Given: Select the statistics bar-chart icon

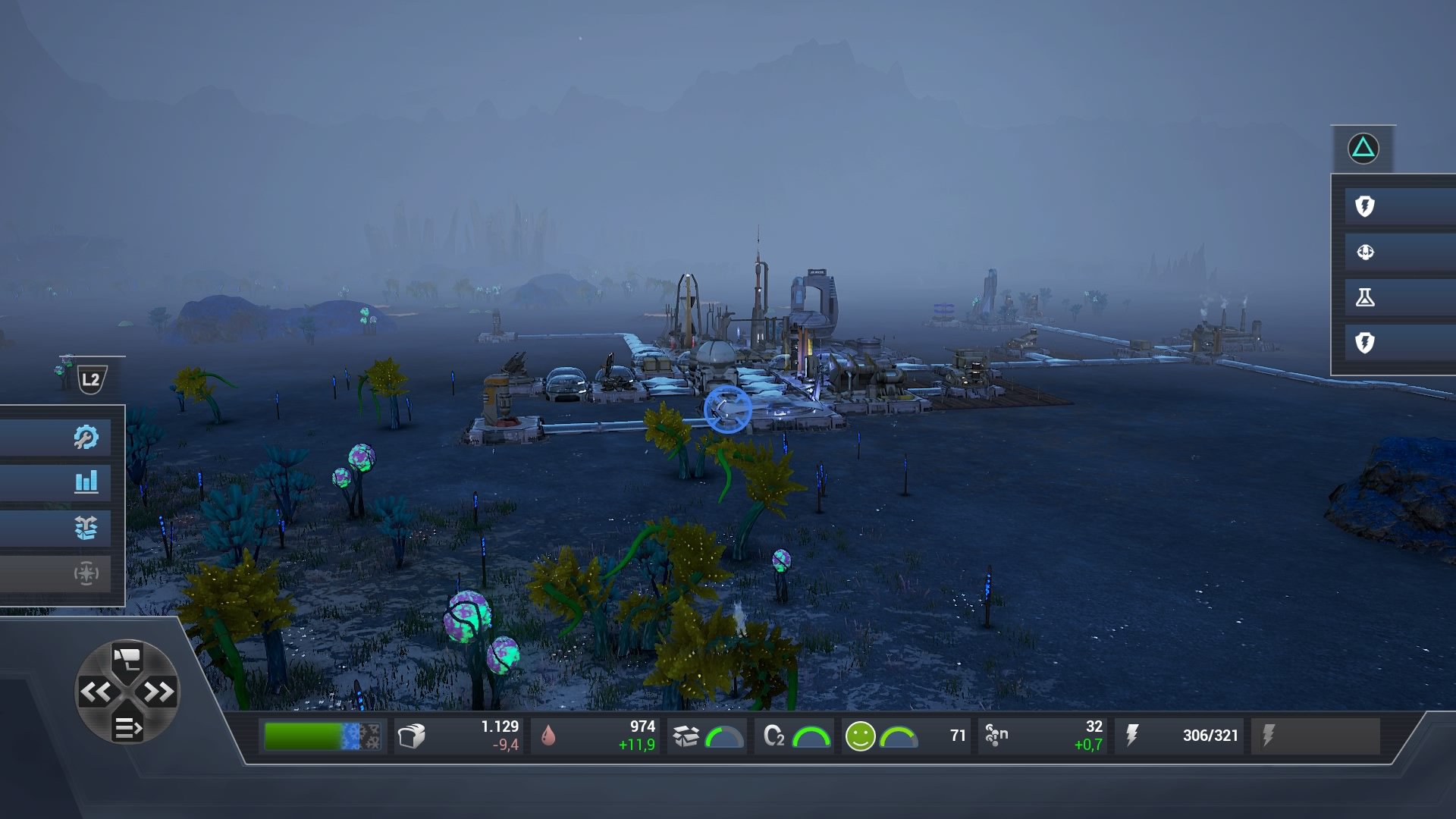Looking at the screenshot, I should pyautogui.click(x=87, y=482).
